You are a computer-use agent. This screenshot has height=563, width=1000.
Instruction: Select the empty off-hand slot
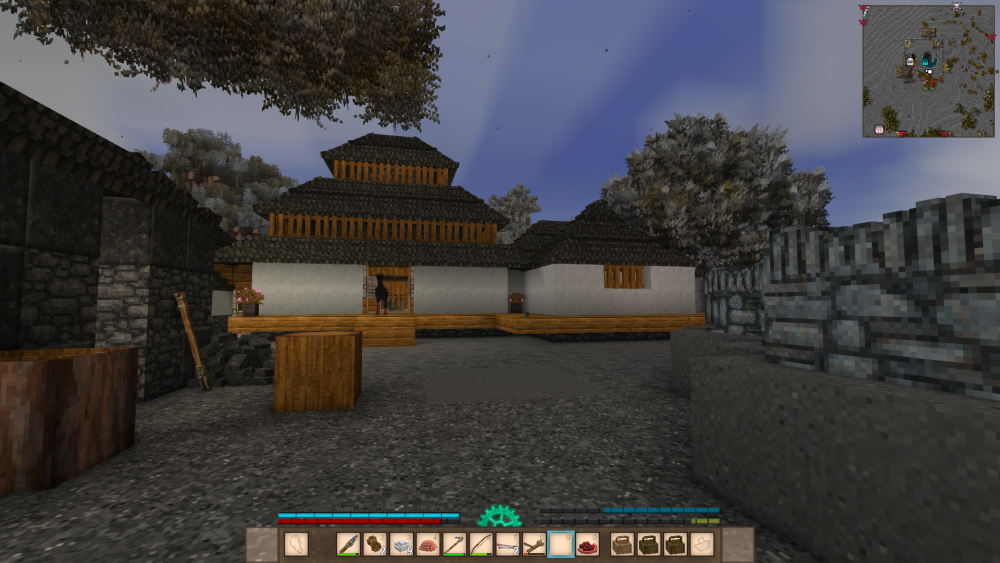tap(296, 544)
